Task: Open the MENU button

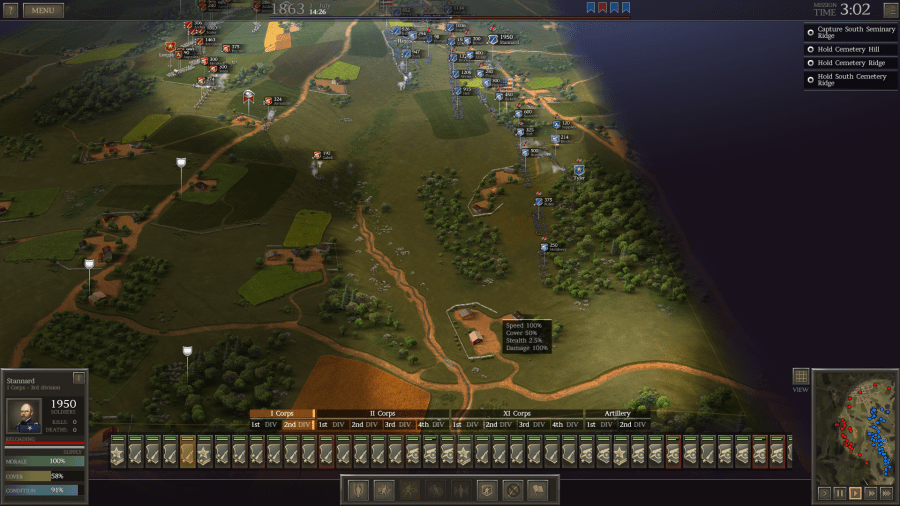Action: click(x=43, y=10)
